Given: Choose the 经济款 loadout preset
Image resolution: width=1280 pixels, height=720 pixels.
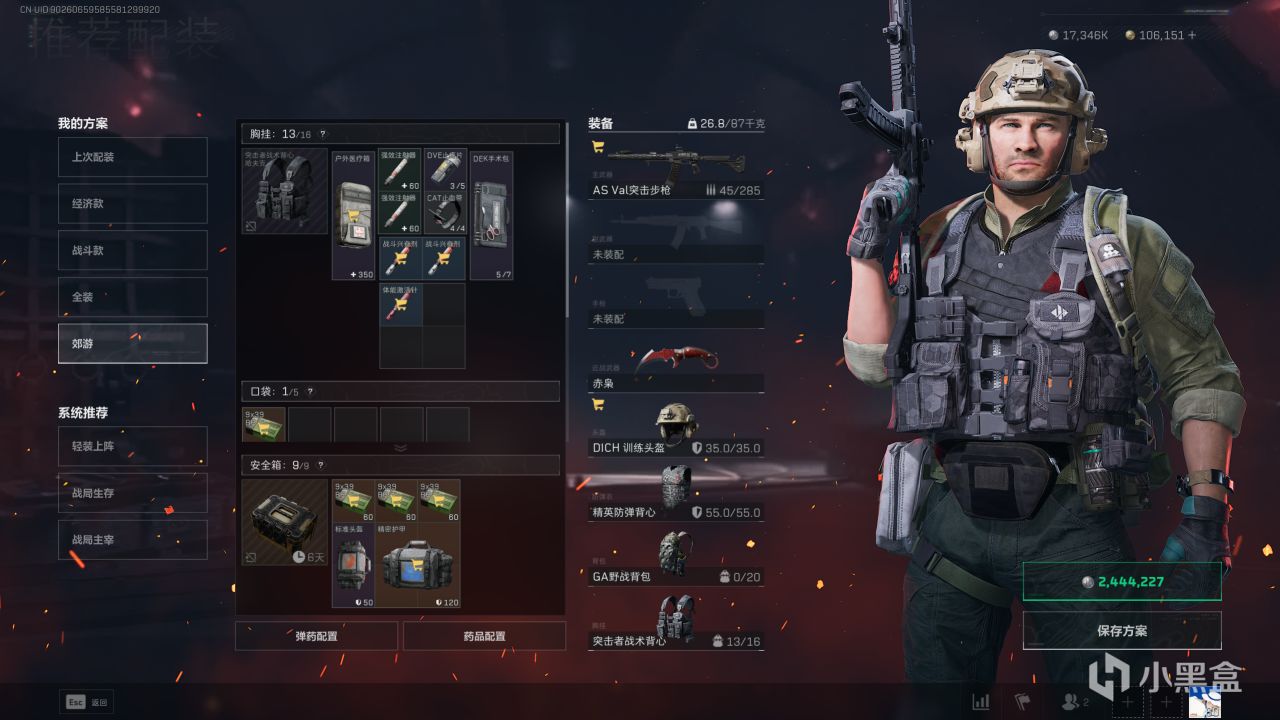Looking at the screenshot, I should pyautogui.click(x=132, y=203).
